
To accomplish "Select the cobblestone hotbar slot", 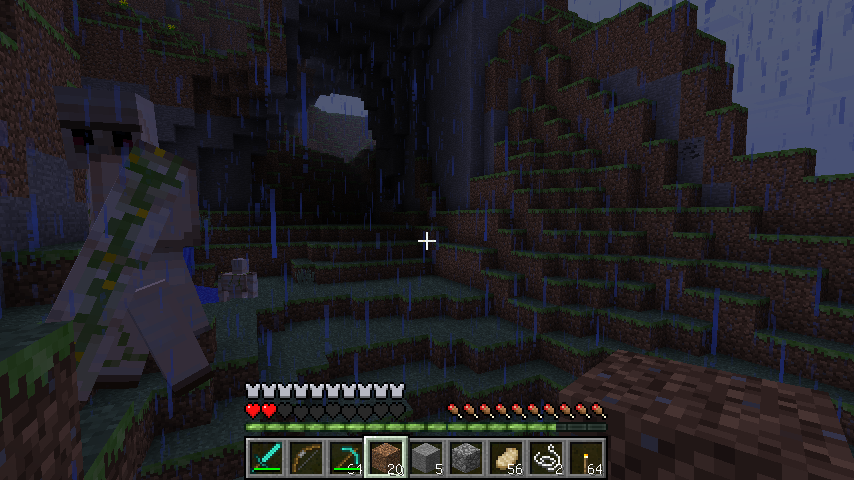I will point(466,457).
